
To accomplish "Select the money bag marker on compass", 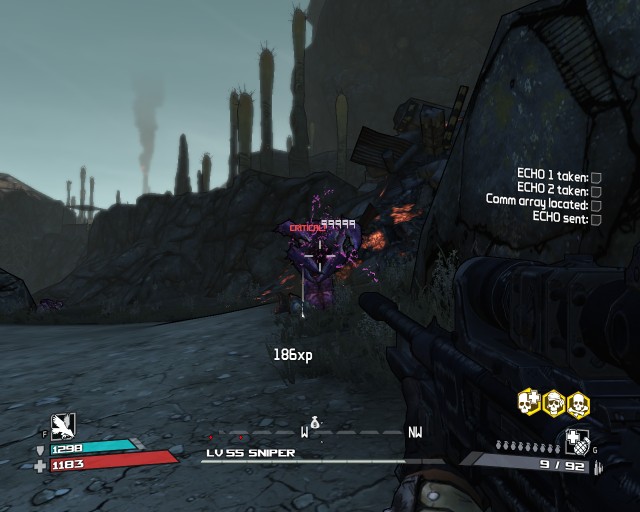I will [x=314, y=424].
